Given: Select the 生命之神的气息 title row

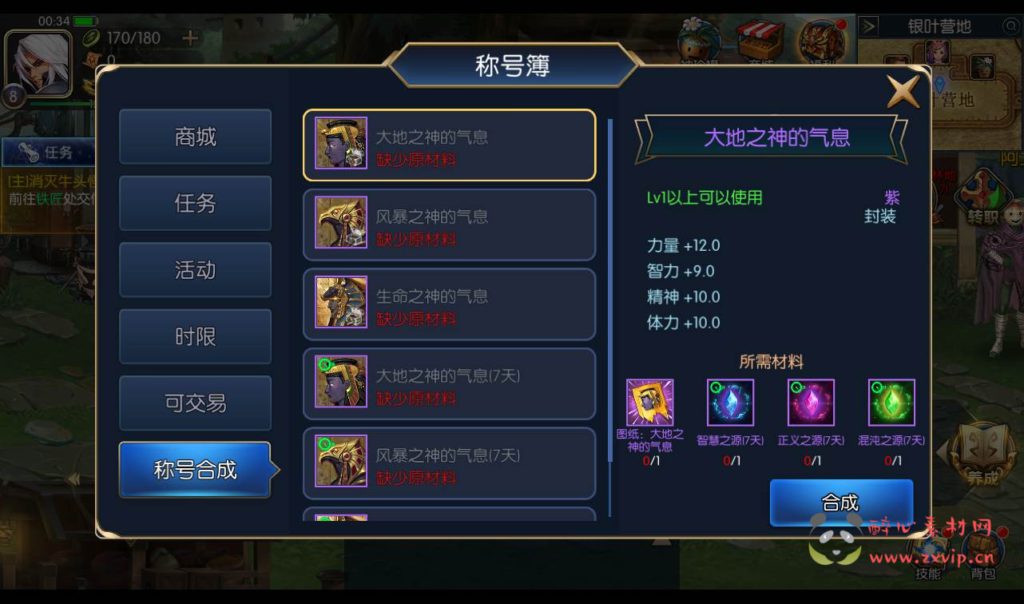Looking at the screenshot, I should pyautogui.click(x=449, y=304).
